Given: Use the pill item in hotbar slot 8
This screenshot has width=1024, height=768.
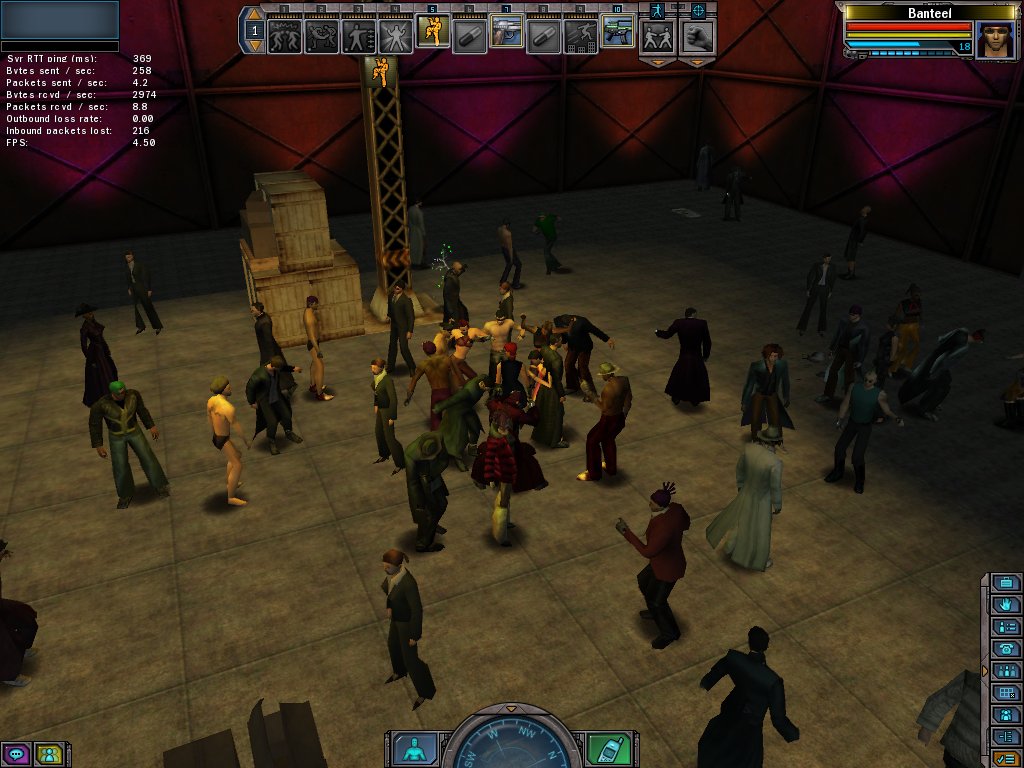Looking at the screenshot, I should point(544,34).
